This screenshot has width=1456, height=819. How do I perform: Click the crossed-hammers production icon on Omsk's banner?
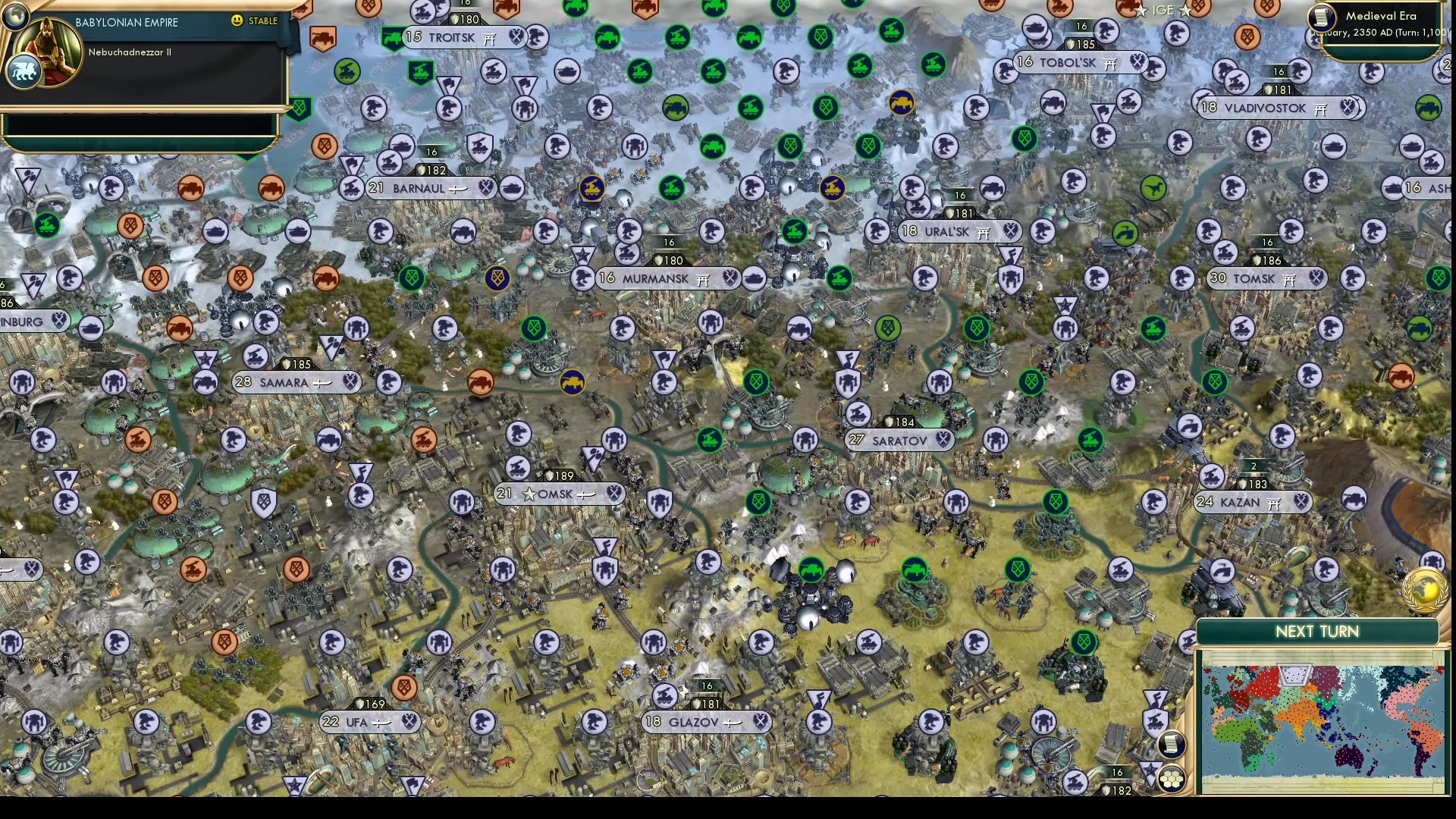click(x=613, y=494)
